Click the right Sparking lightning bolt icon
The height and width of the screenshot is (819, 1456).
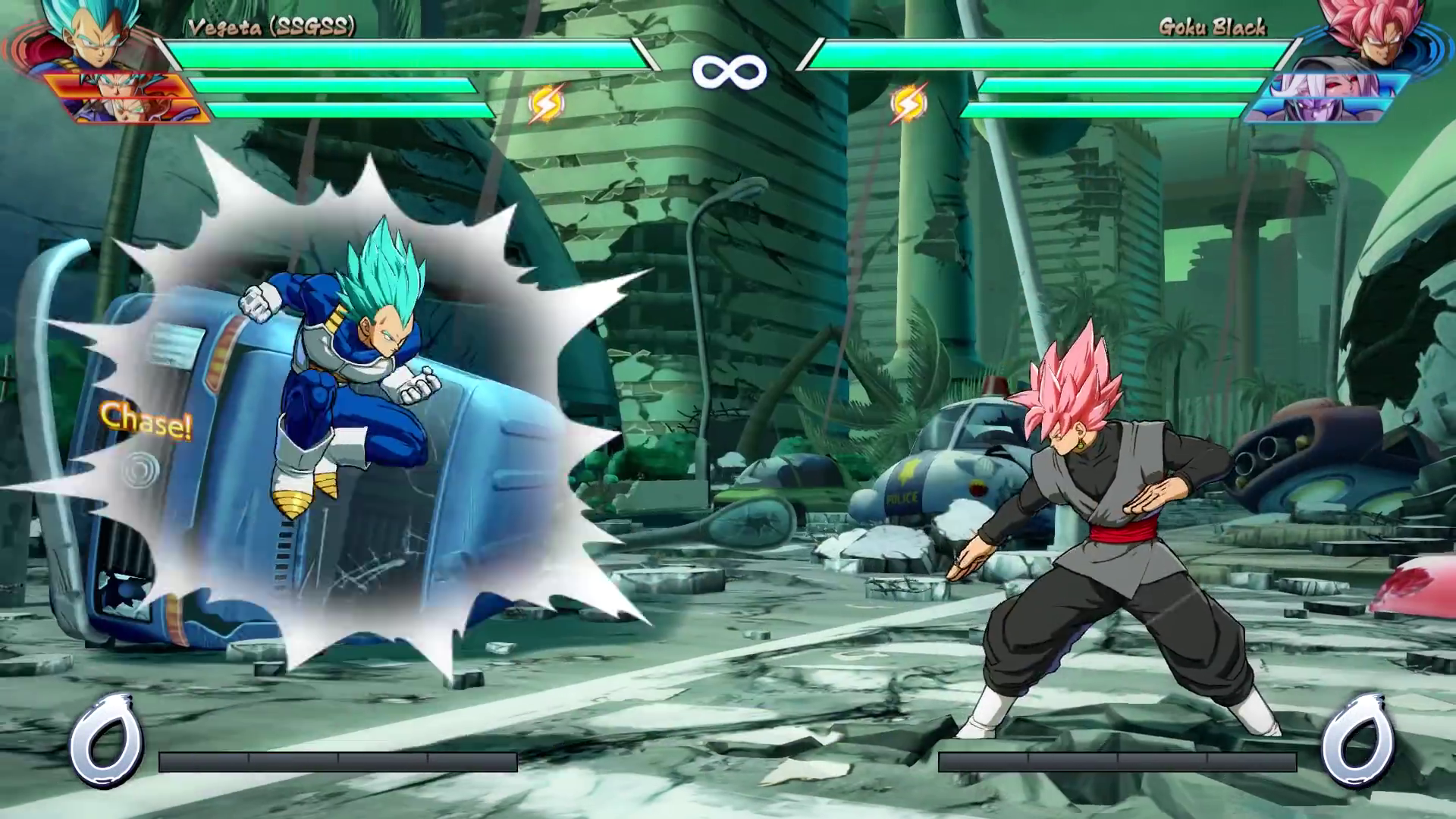908,103
